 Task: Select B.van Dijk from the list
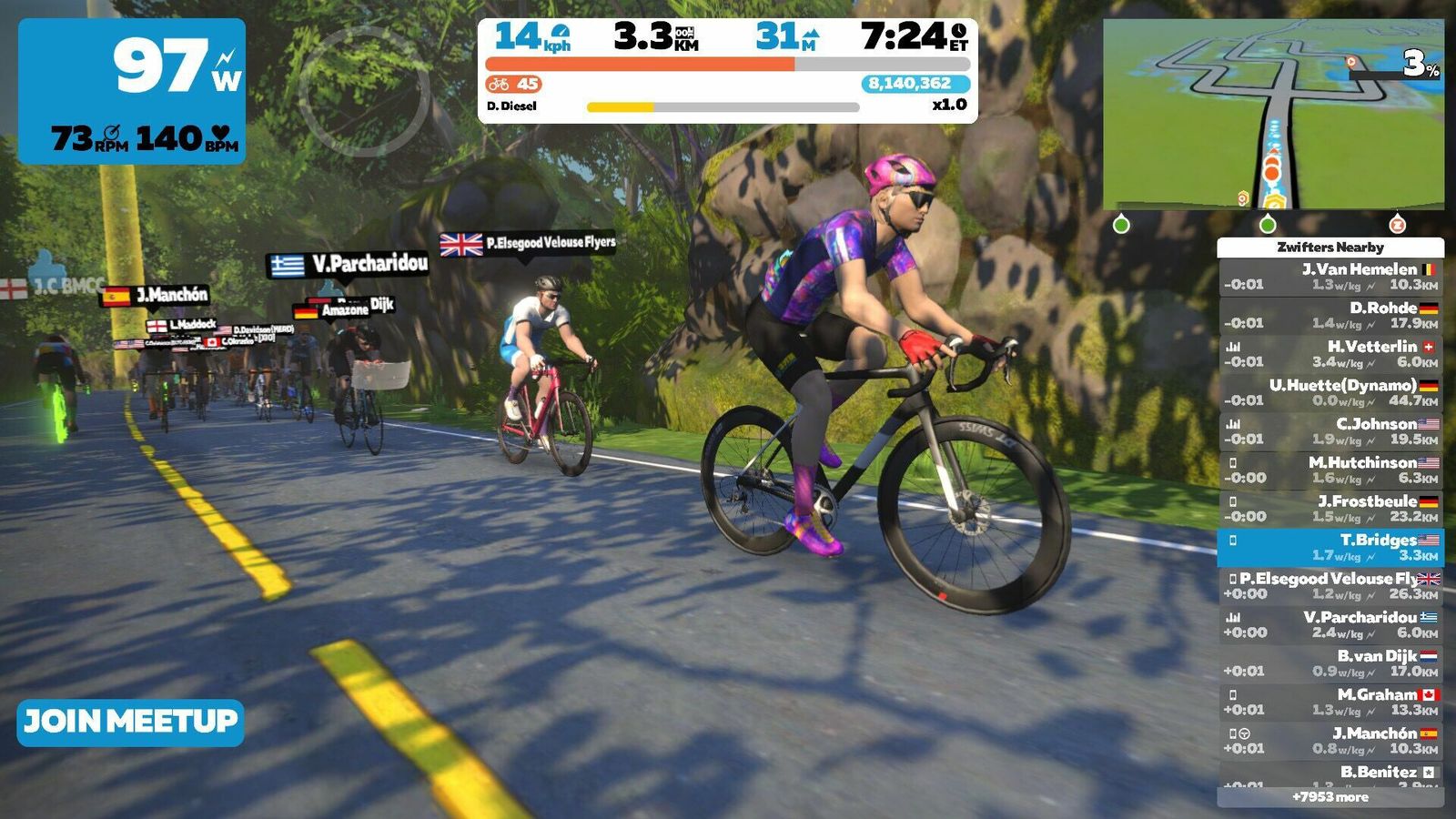(x=1330, y=663)
